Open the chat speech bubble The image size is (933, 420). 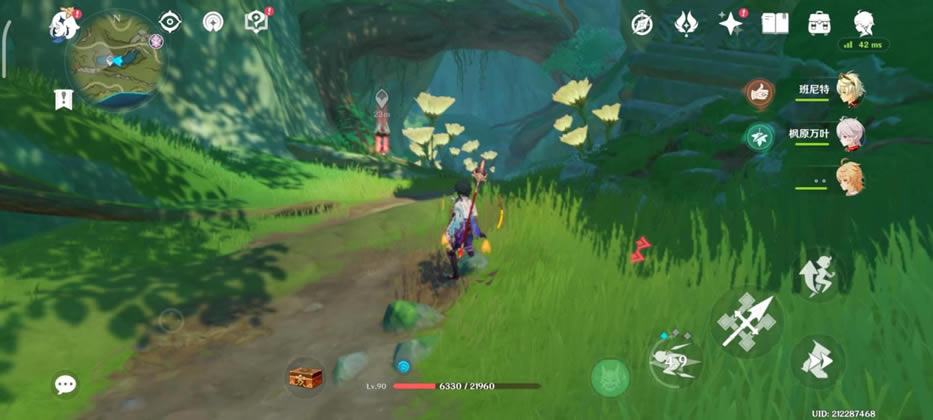click(66, 385)
